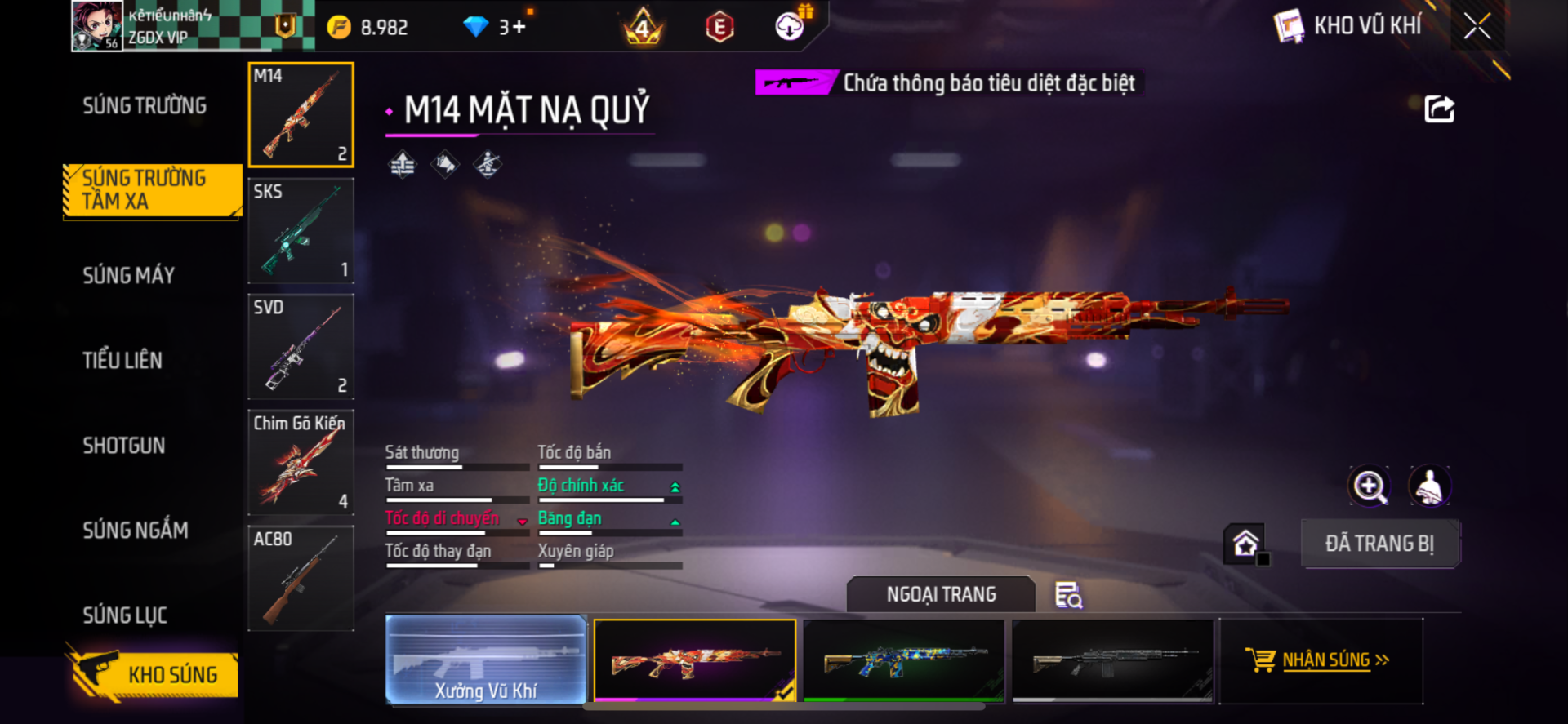The image size is (1568, 724).
Task: Open the Xưởng Vũ Khí workshop tile
Action: click(486, 660)
